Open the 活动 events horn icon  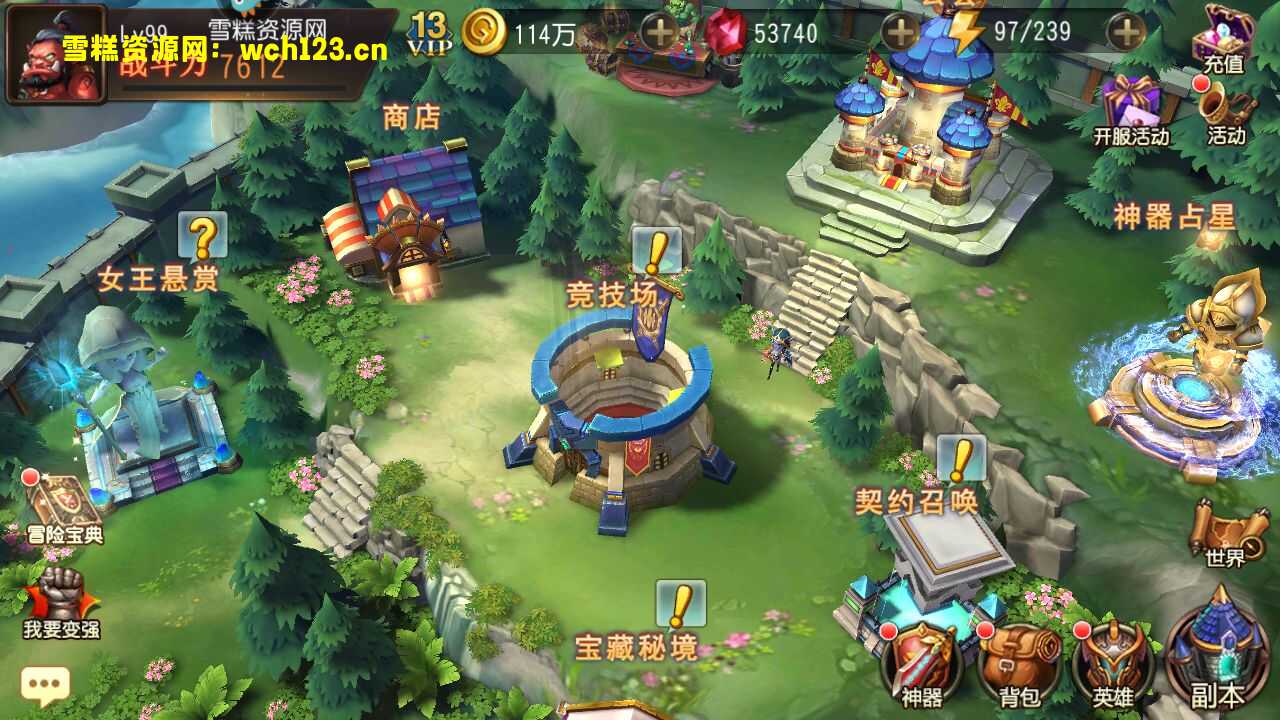tap(1226, 108)
